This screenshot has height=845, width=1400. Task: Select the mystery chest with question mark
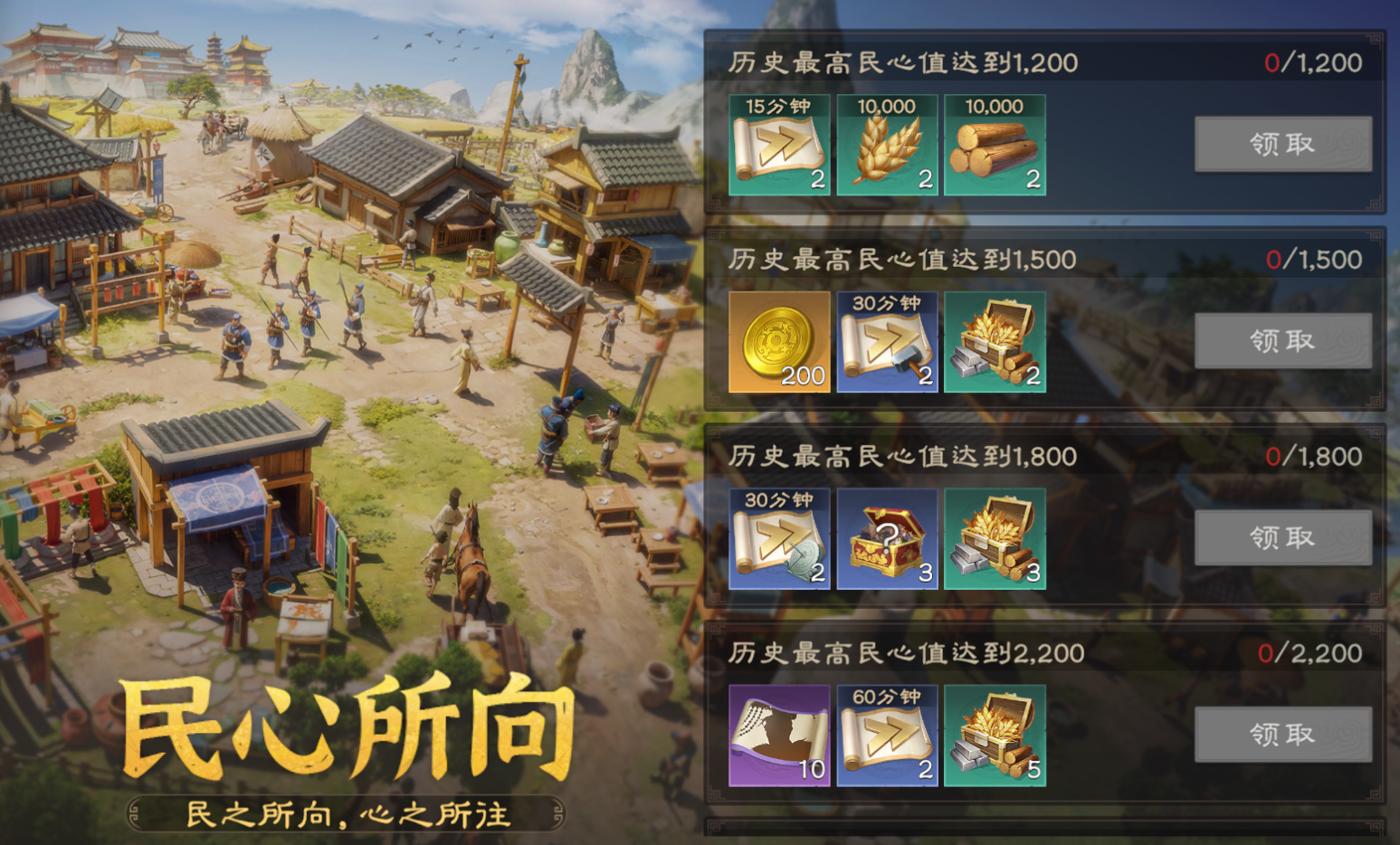coord(887,539)
